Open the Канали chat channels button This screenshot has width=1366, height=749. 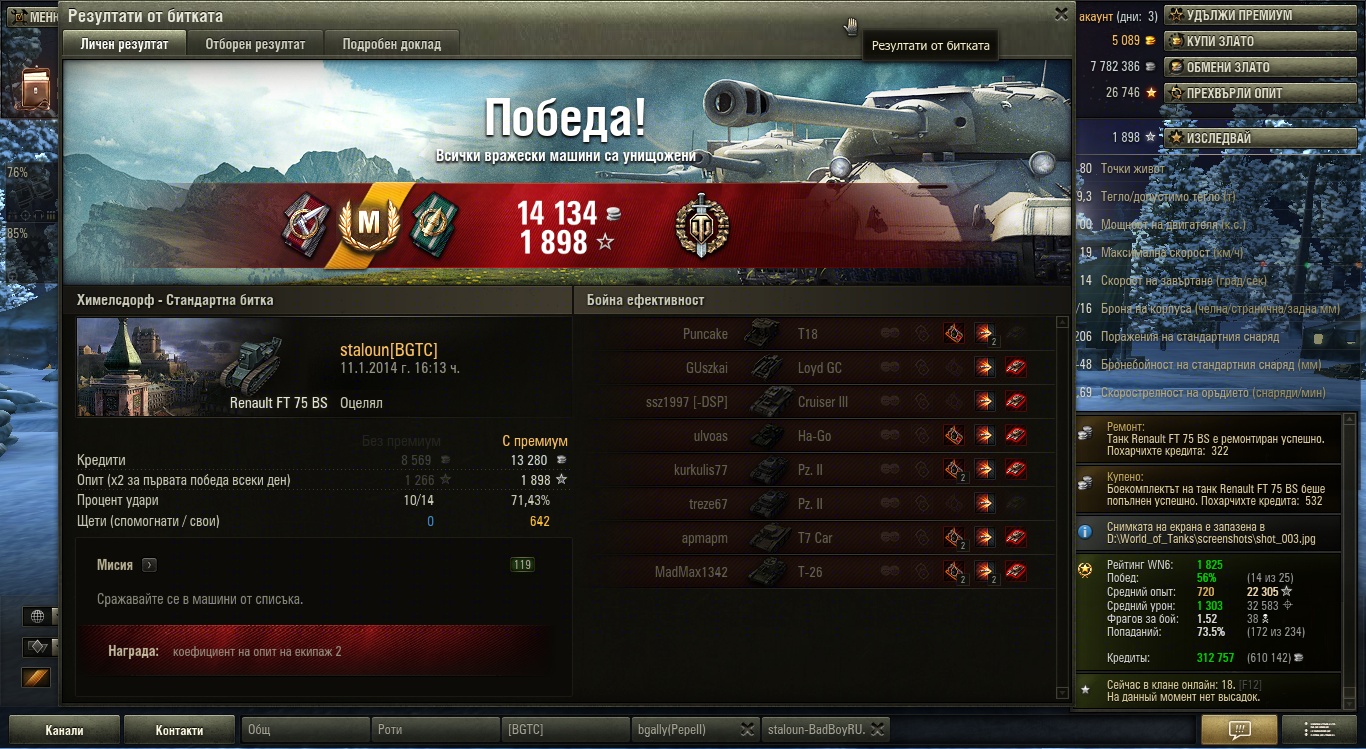pyautogui.click(x=64, y=730)
